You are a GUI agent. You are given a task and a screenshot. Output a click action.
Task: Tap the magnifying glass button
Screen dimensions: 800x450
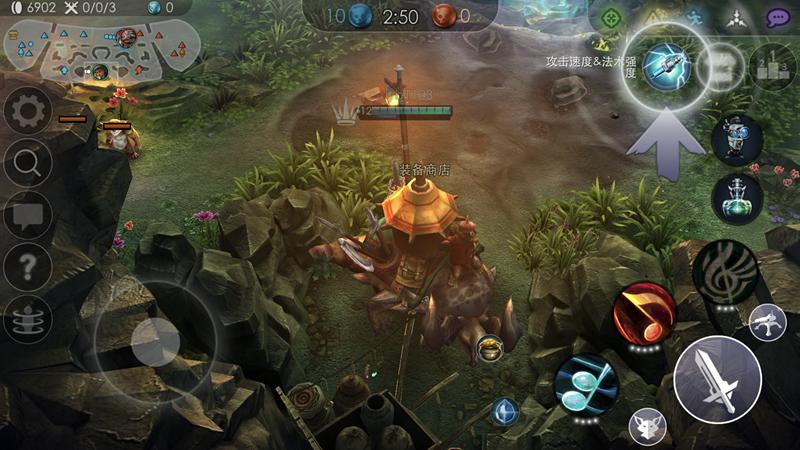[x=27, y=162]
